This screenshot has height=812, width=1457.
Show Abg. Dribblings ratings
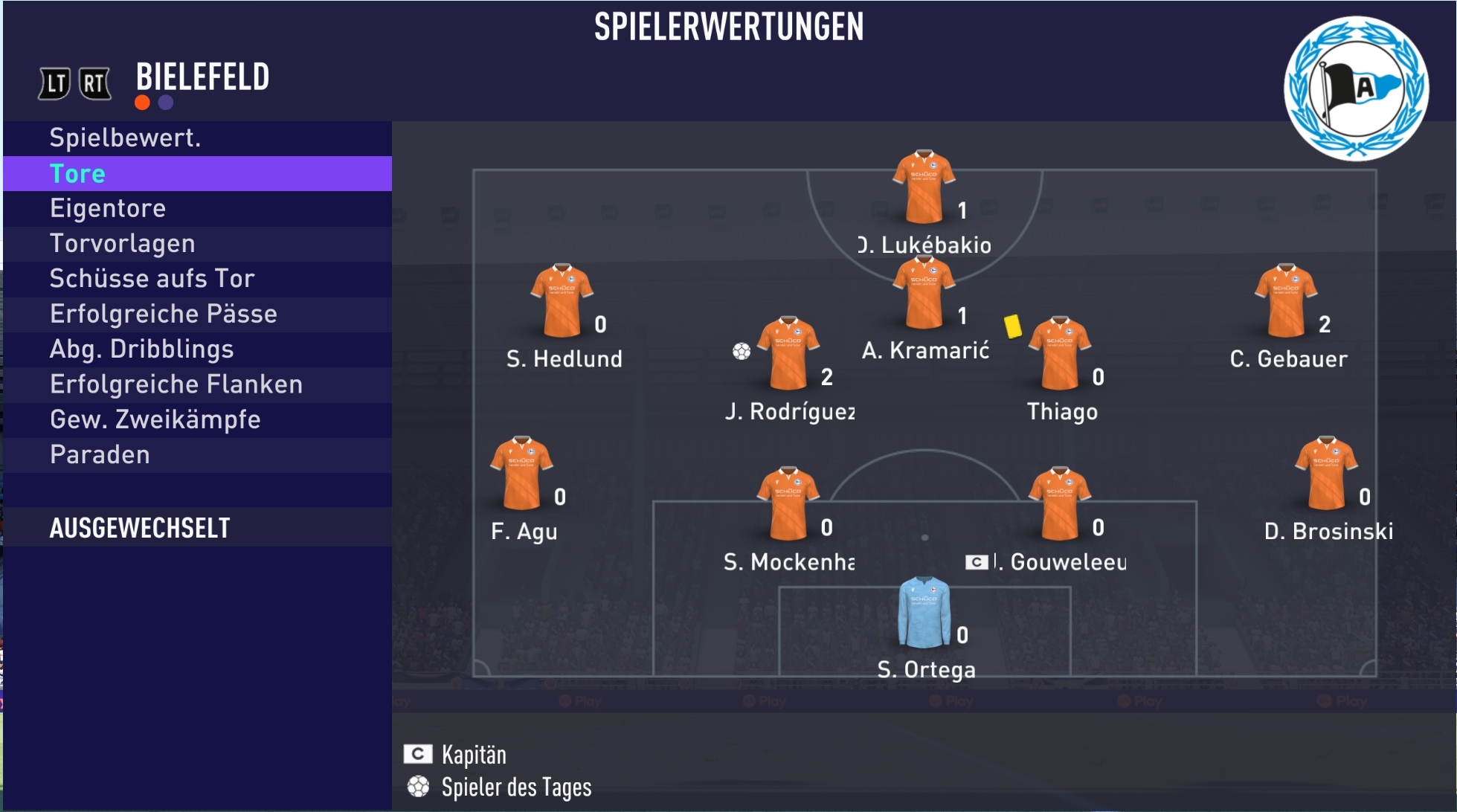(x=197, y=349)
